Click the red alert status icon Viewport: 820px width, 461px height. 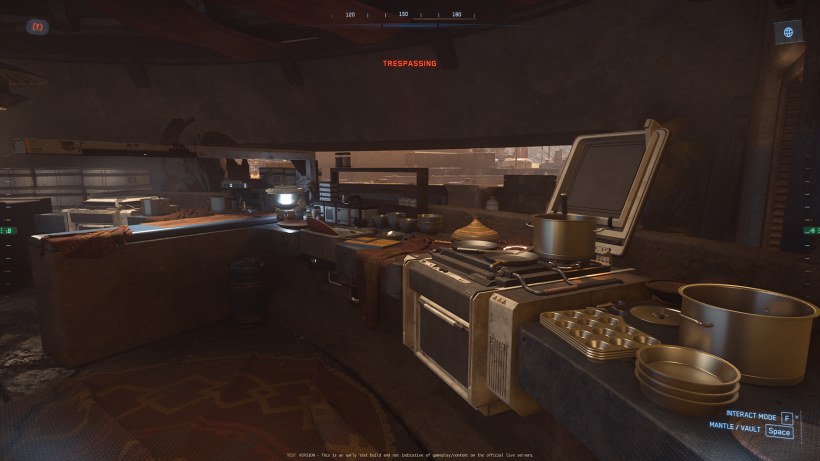38,27
